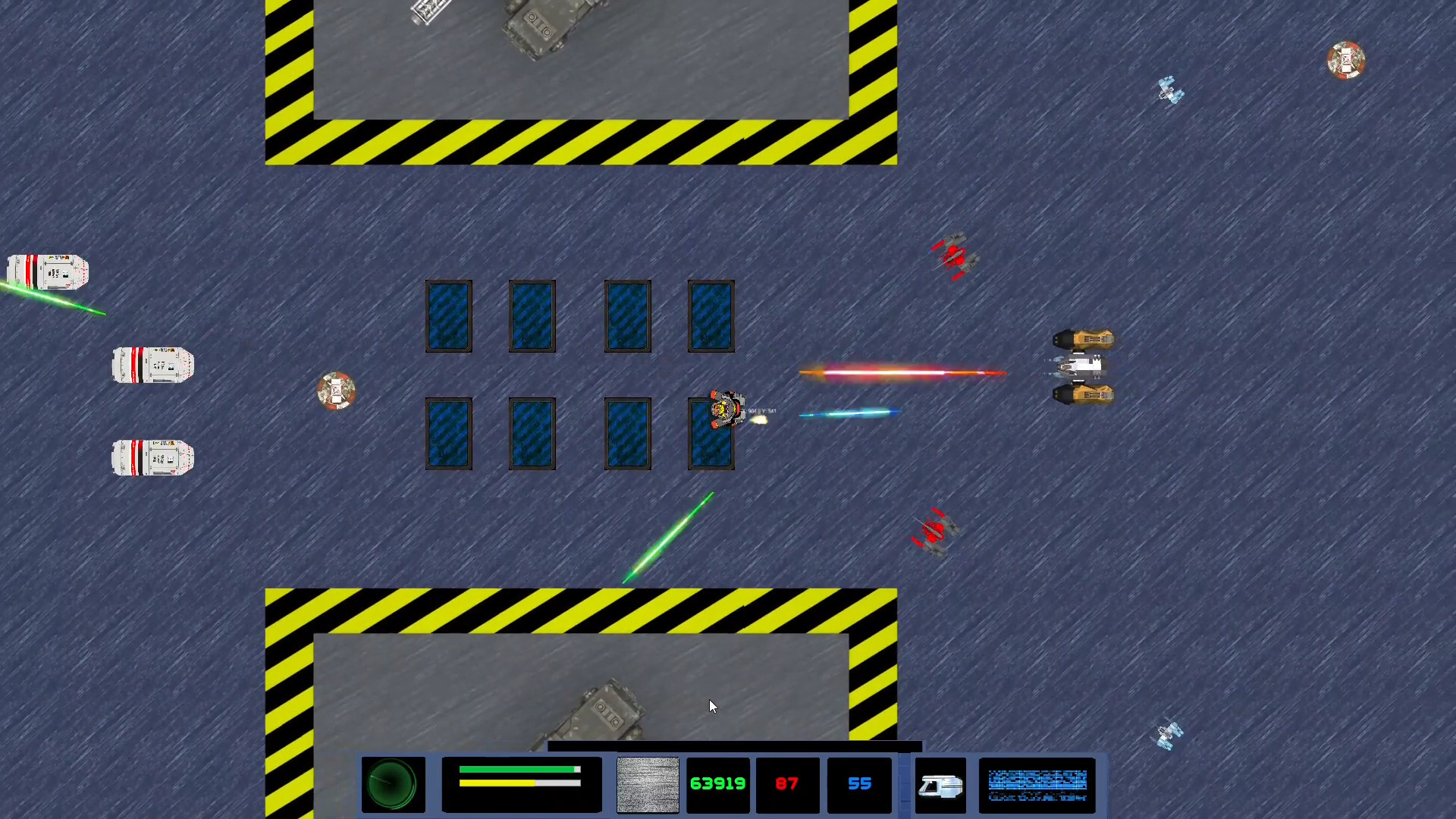1456x819 pixels.
Task: Open the blue data readout panel
Action: coord(1037,785)
